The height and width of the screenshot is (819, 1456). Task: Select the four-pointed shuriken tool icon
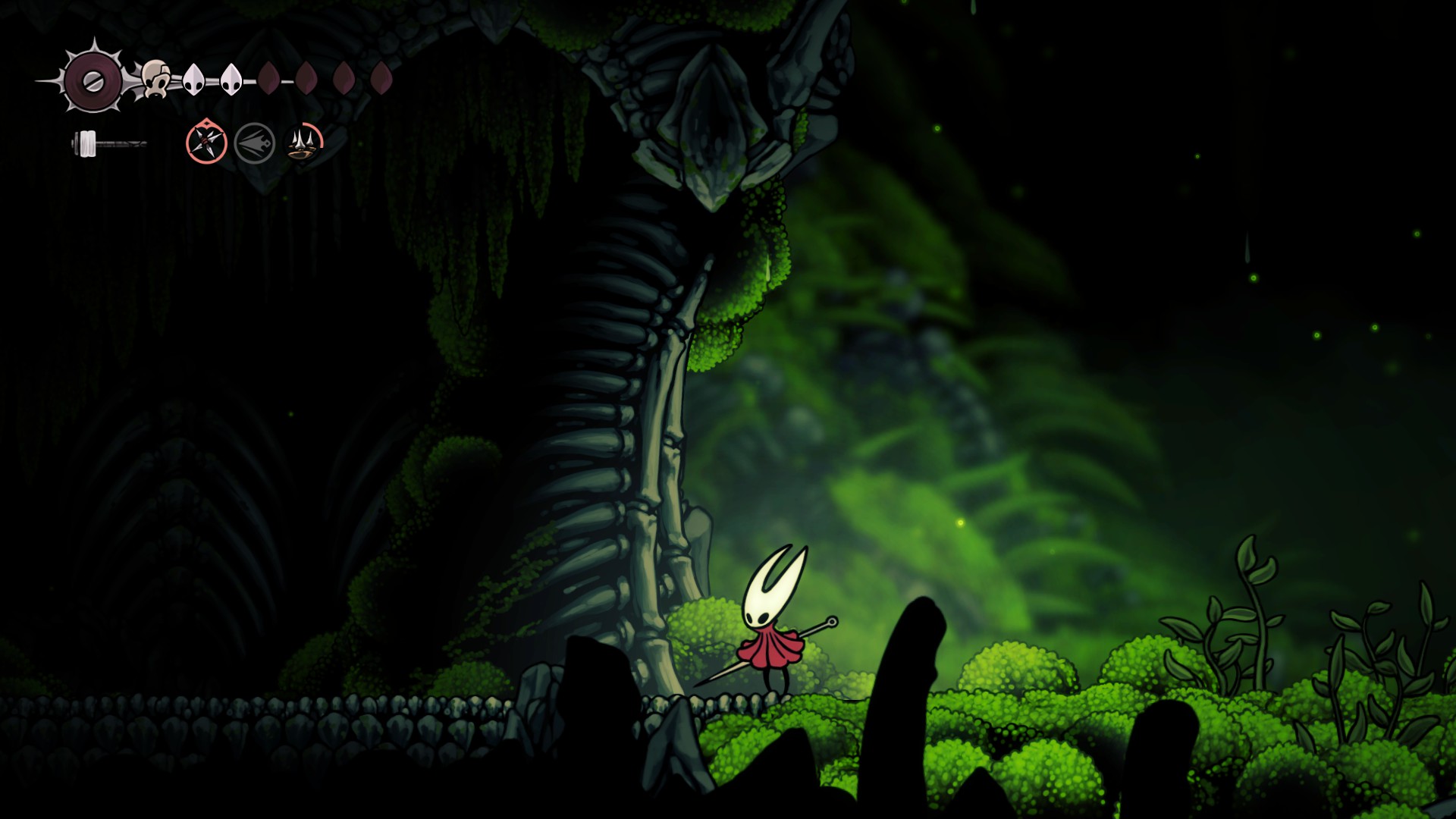(206, 142)
